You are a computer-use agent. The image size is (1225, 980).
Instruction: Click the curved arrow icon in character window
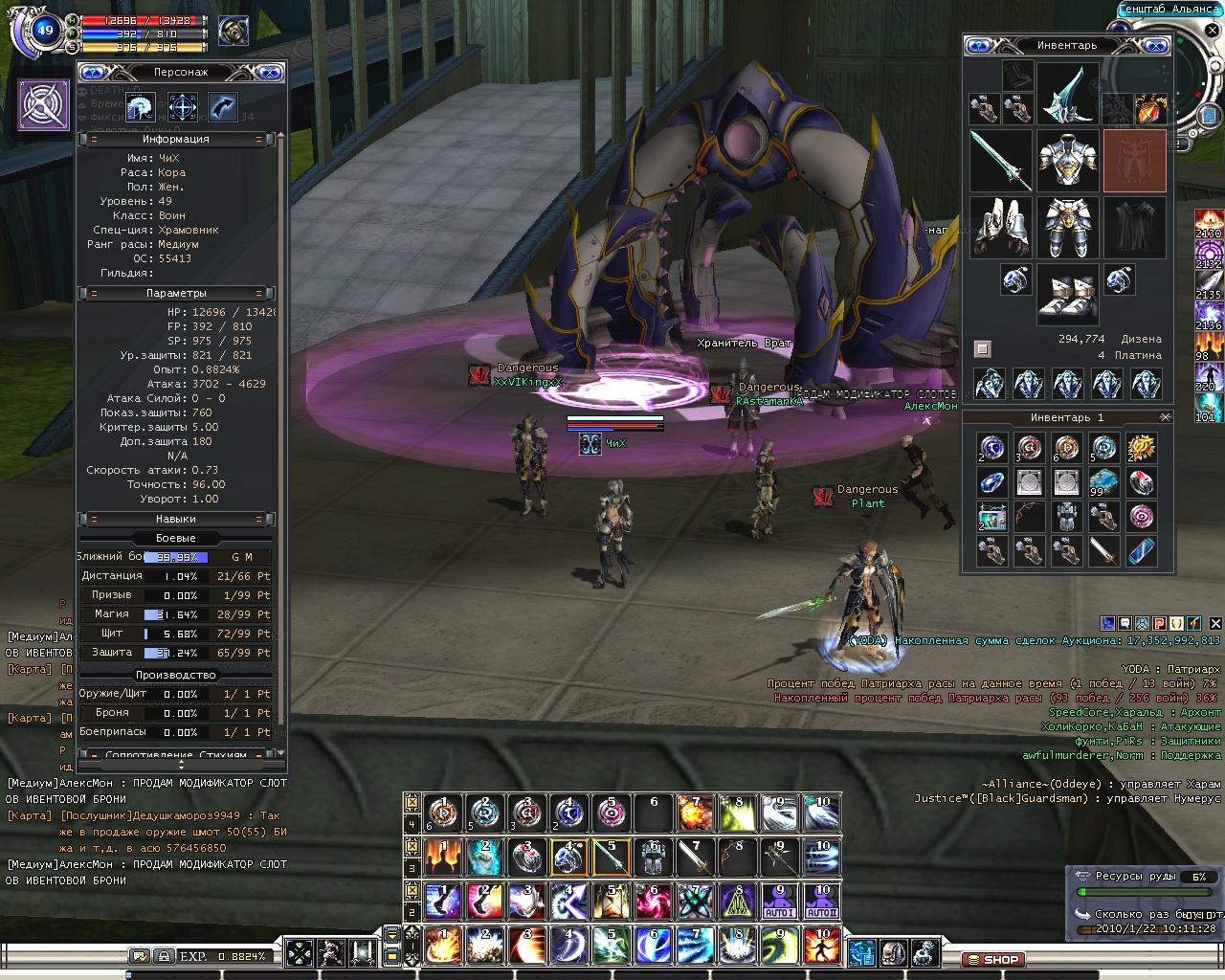222,106
